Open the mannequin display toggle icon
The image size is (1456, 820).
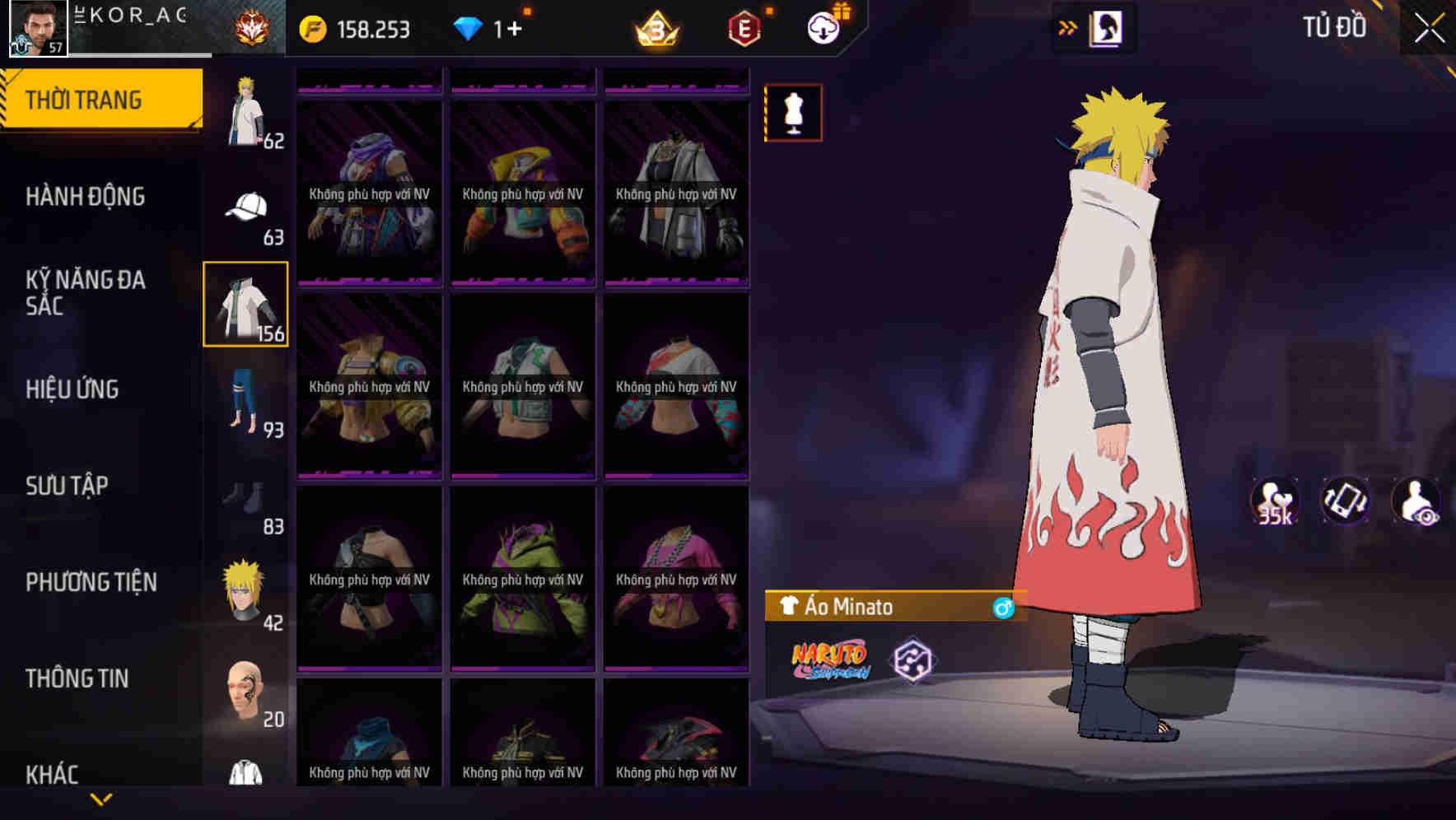point(793,113)
